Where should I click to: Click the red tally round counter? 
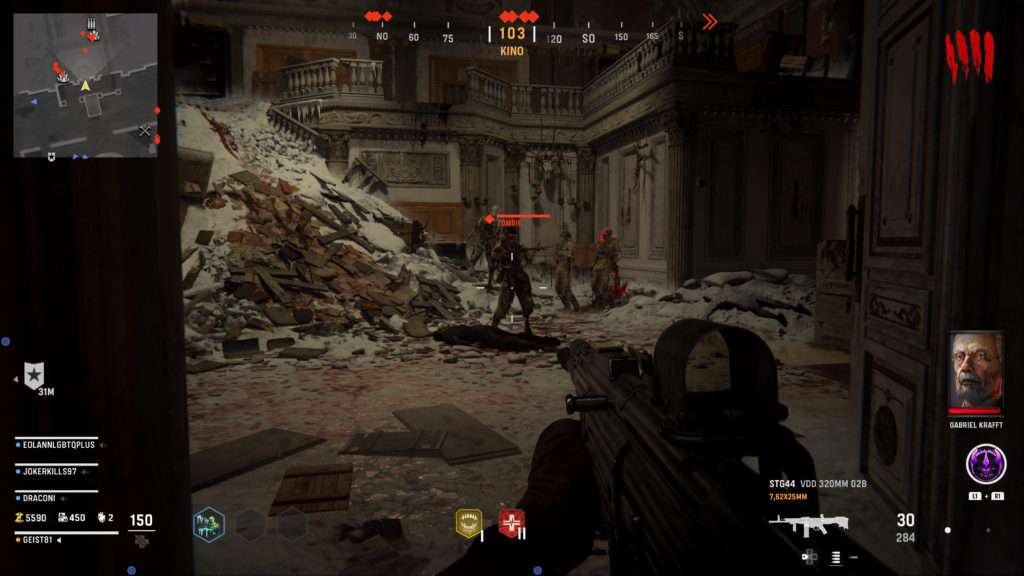[x=969, y=55]
